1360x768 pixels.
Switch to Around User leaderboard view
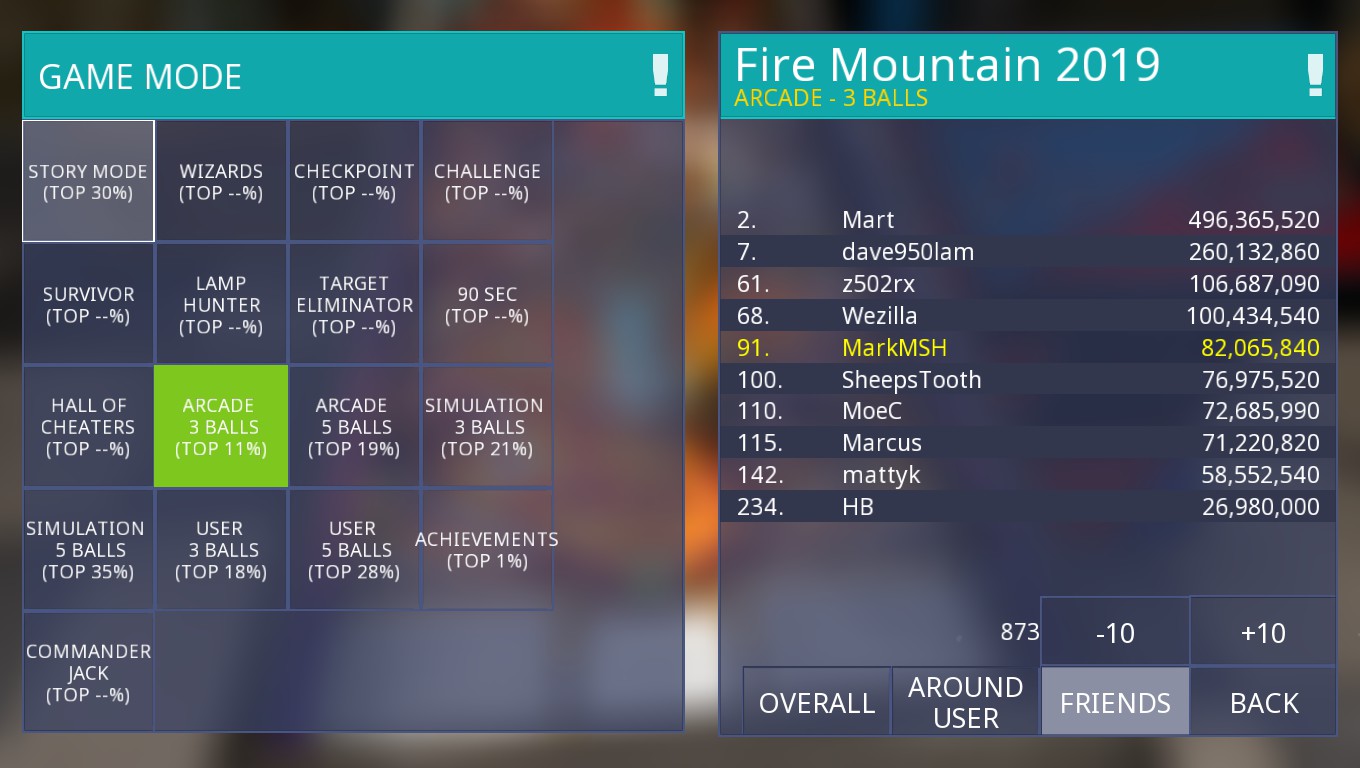click(965, 702)
